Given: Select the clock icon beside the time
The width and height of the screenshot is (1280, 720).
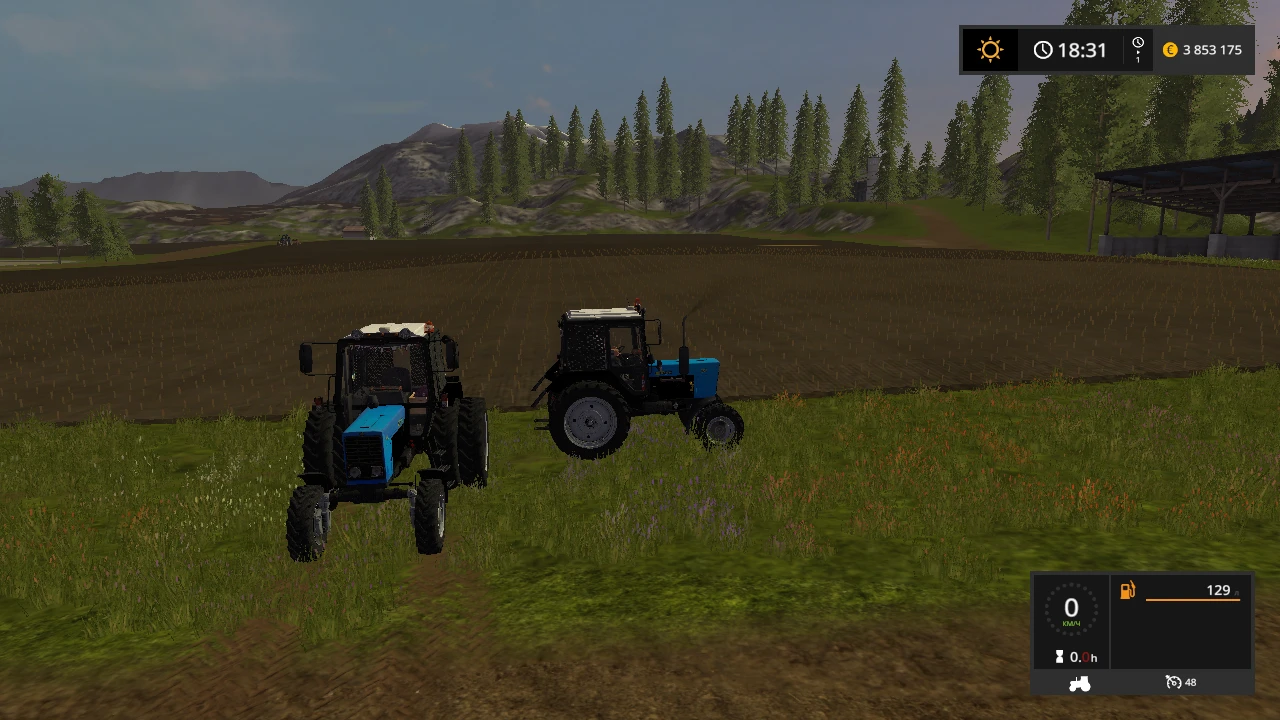Looking at the screenshot, I should (x=1043, y=49).
